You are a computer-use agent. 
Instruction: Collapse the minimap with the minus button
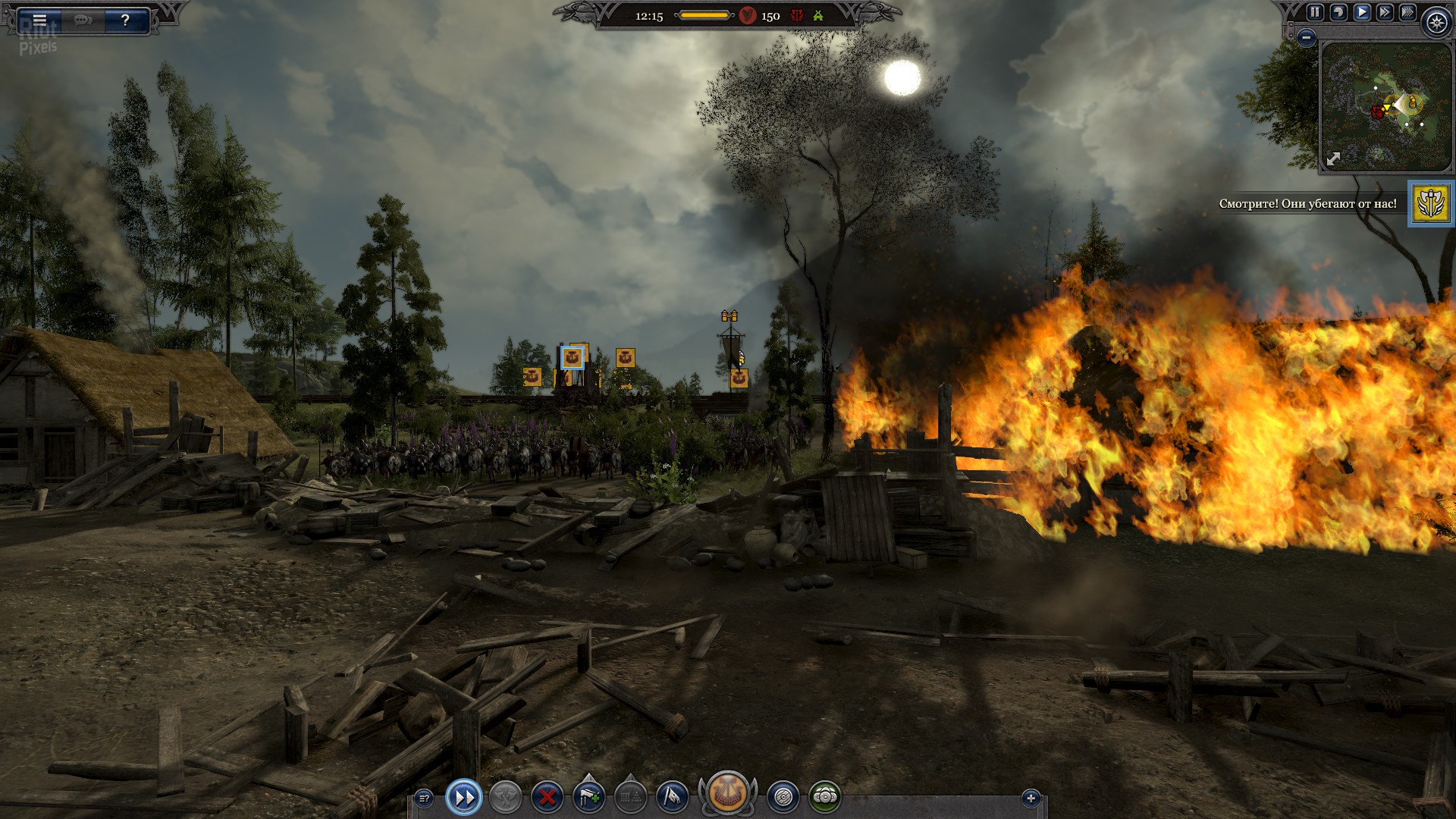click(x=1306, y=36)
